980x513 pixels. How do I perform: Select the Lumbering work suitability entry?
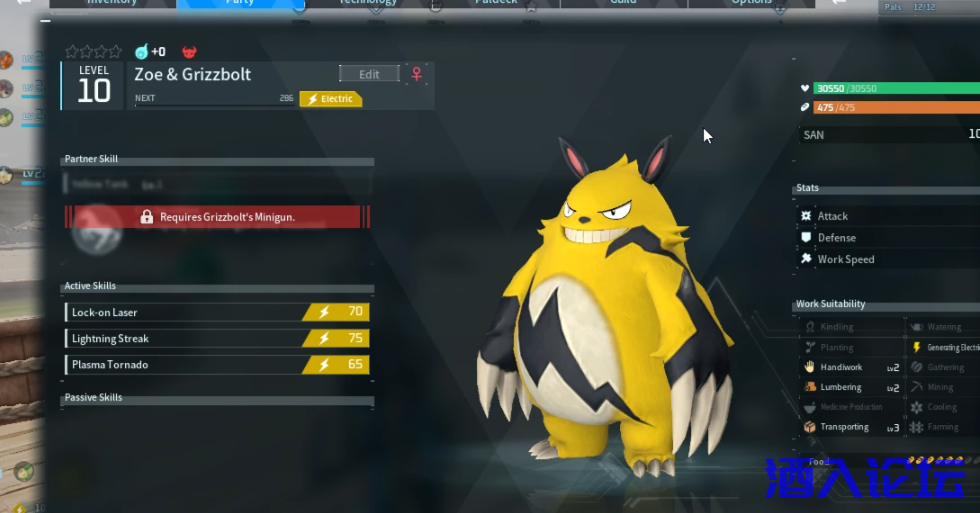[851, 387]
